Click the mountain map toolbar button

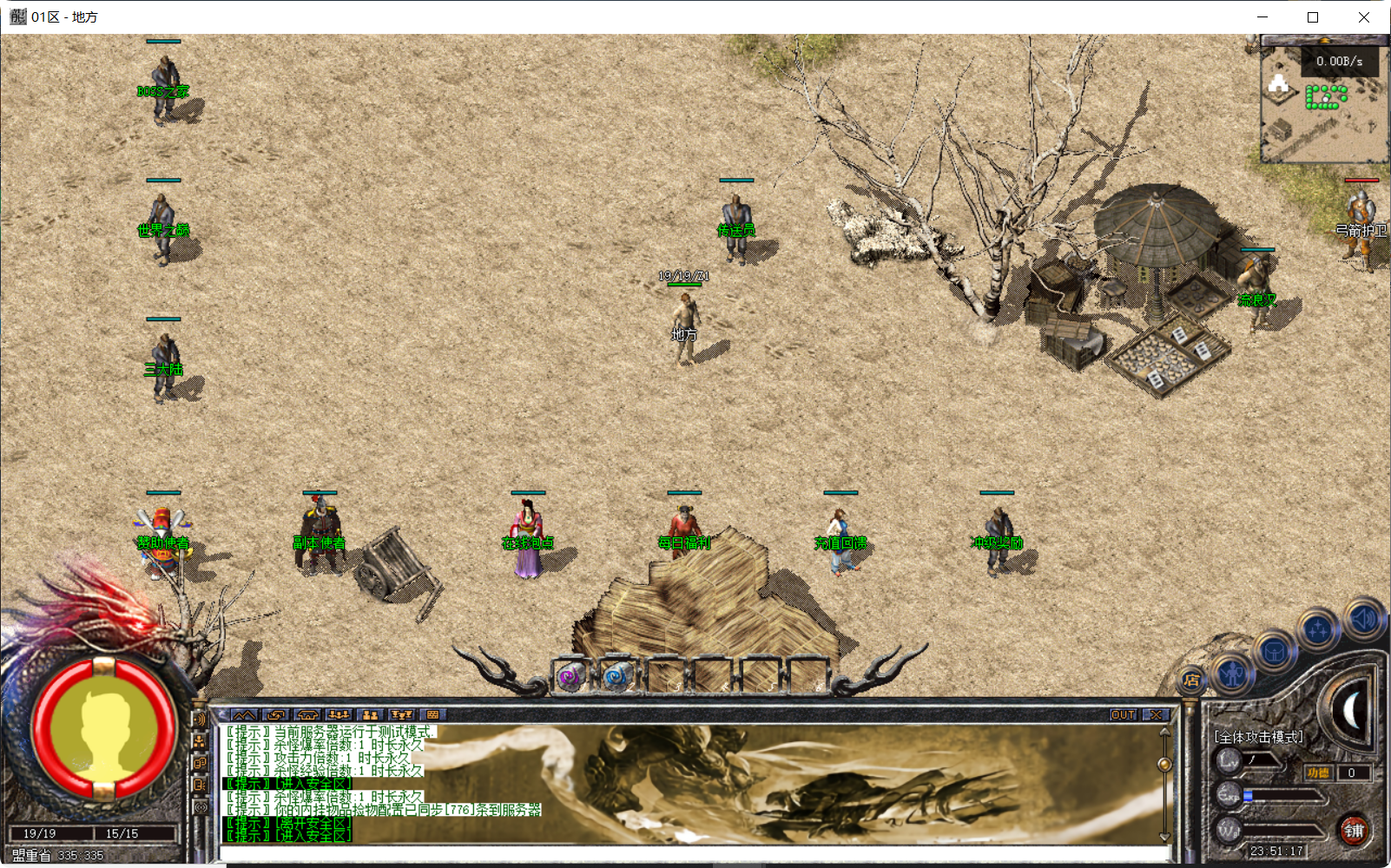pyautogui.click(x=243, y=715)
